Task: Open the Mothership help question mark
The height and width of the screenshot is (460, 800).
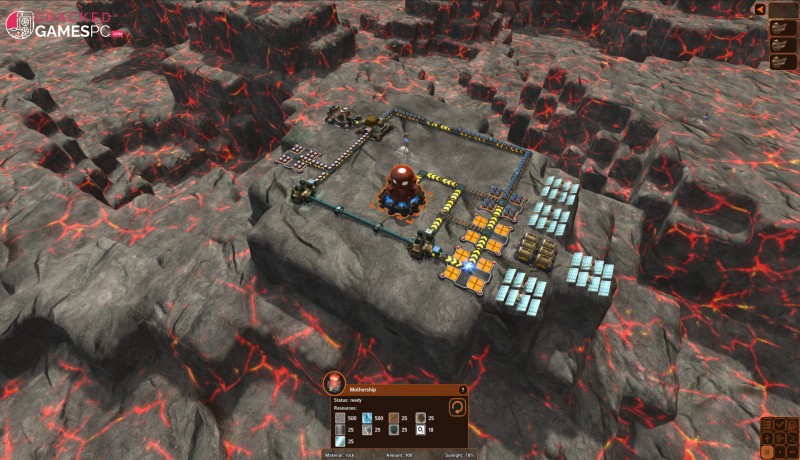Action: point(463,390)
